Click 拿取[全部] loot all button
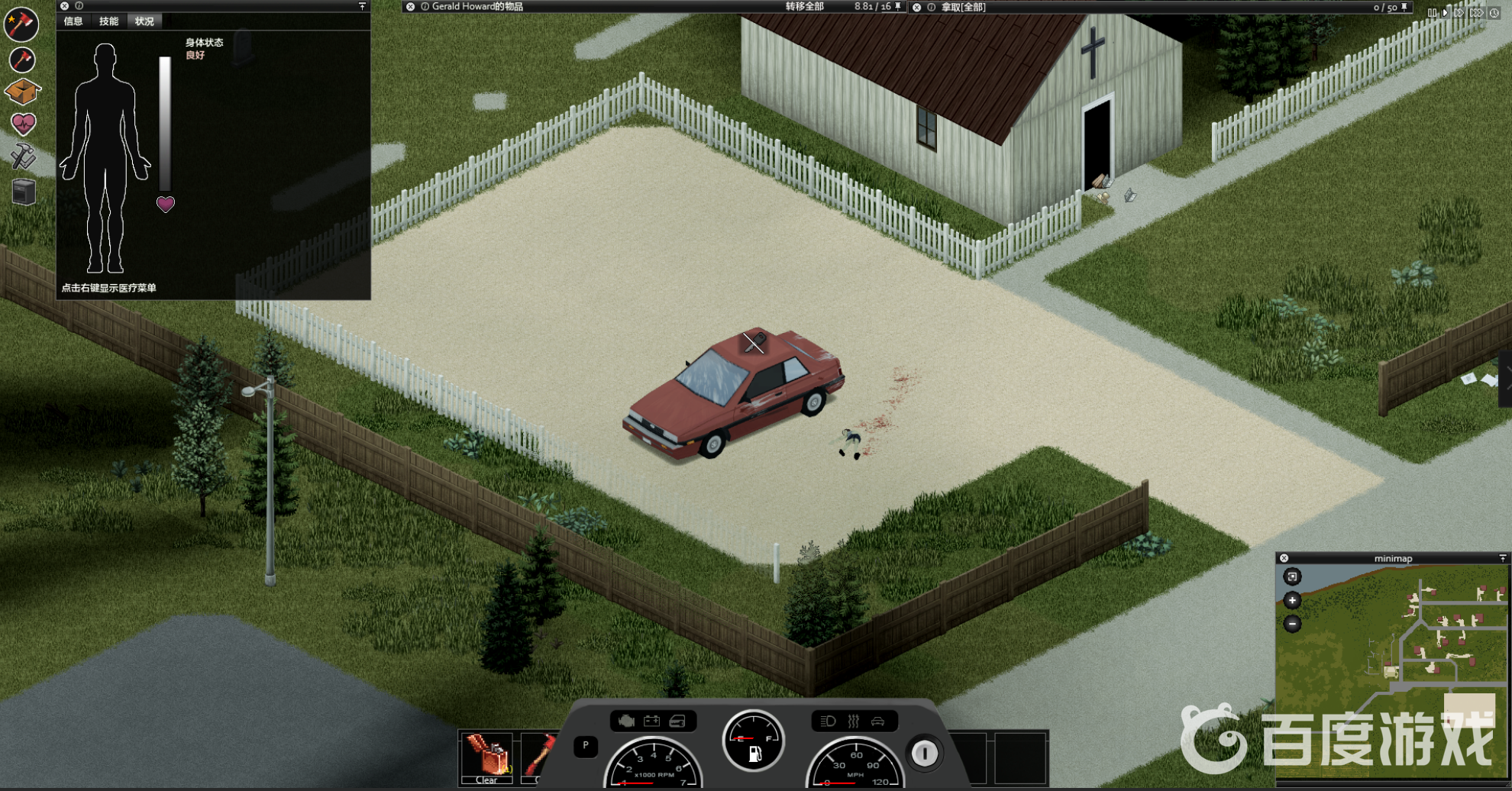This screenshot has height=791, width=1512. (x=963, y=8)
